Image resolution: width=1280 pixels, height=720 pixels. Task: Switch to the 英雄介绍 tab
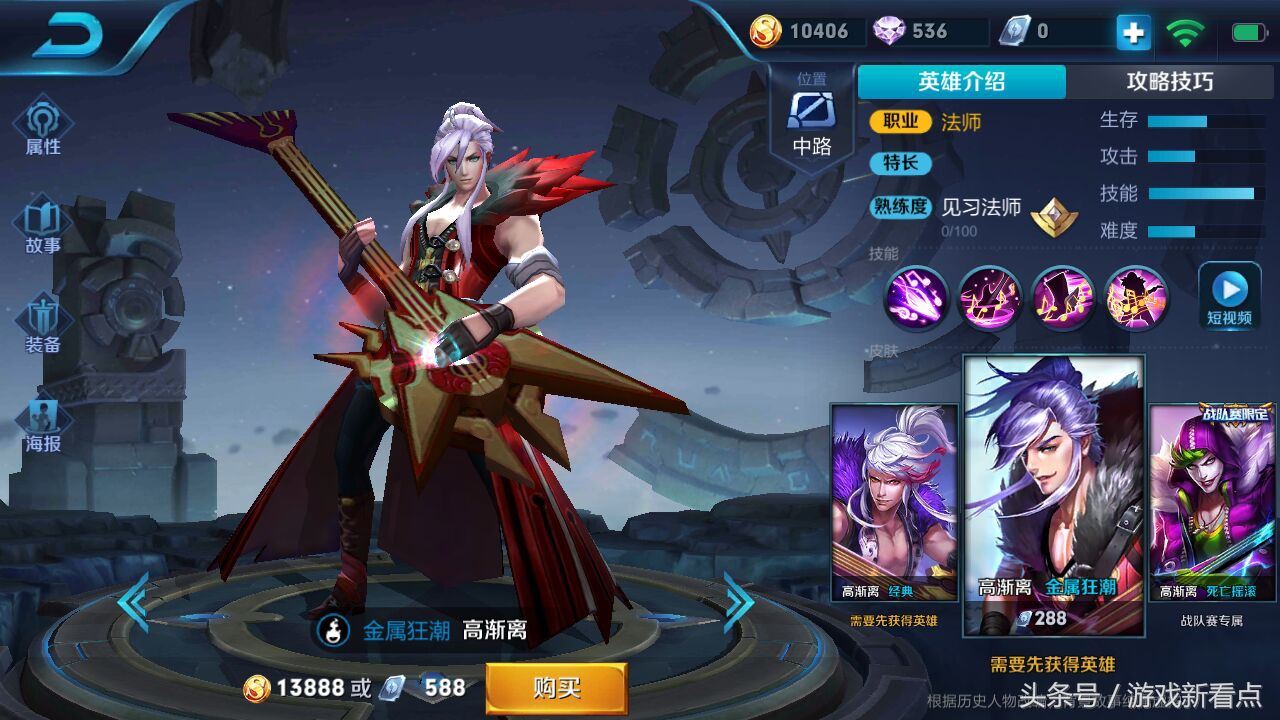pos(961,82)
